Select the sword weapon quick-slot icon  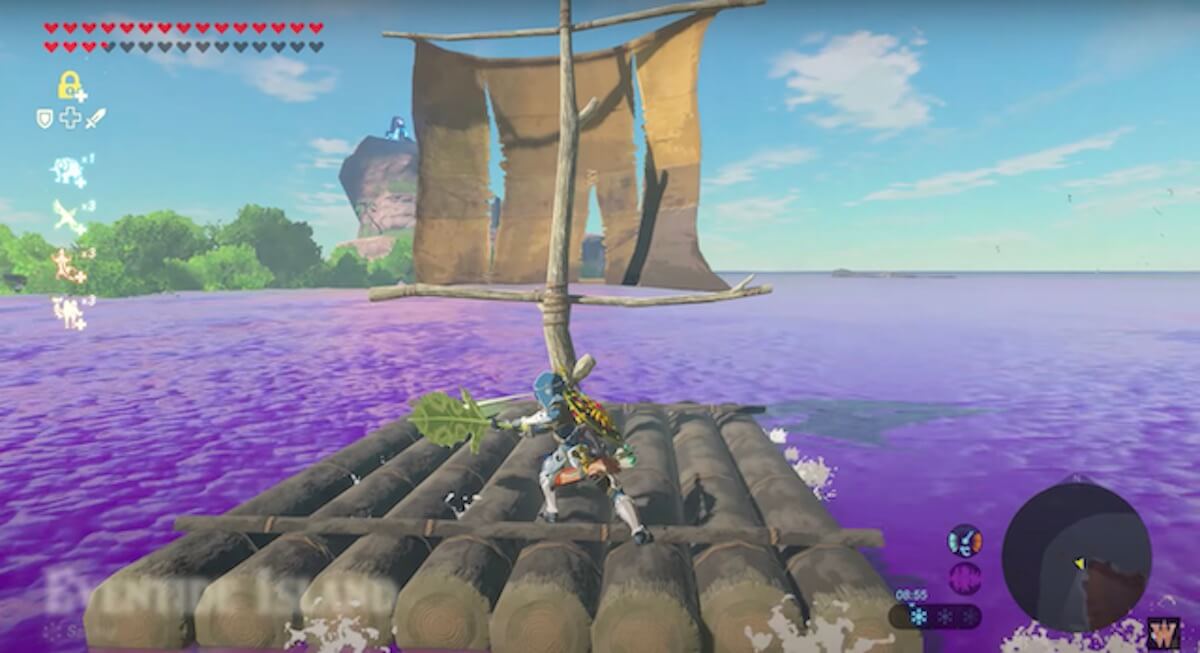(x=95, y=119)
